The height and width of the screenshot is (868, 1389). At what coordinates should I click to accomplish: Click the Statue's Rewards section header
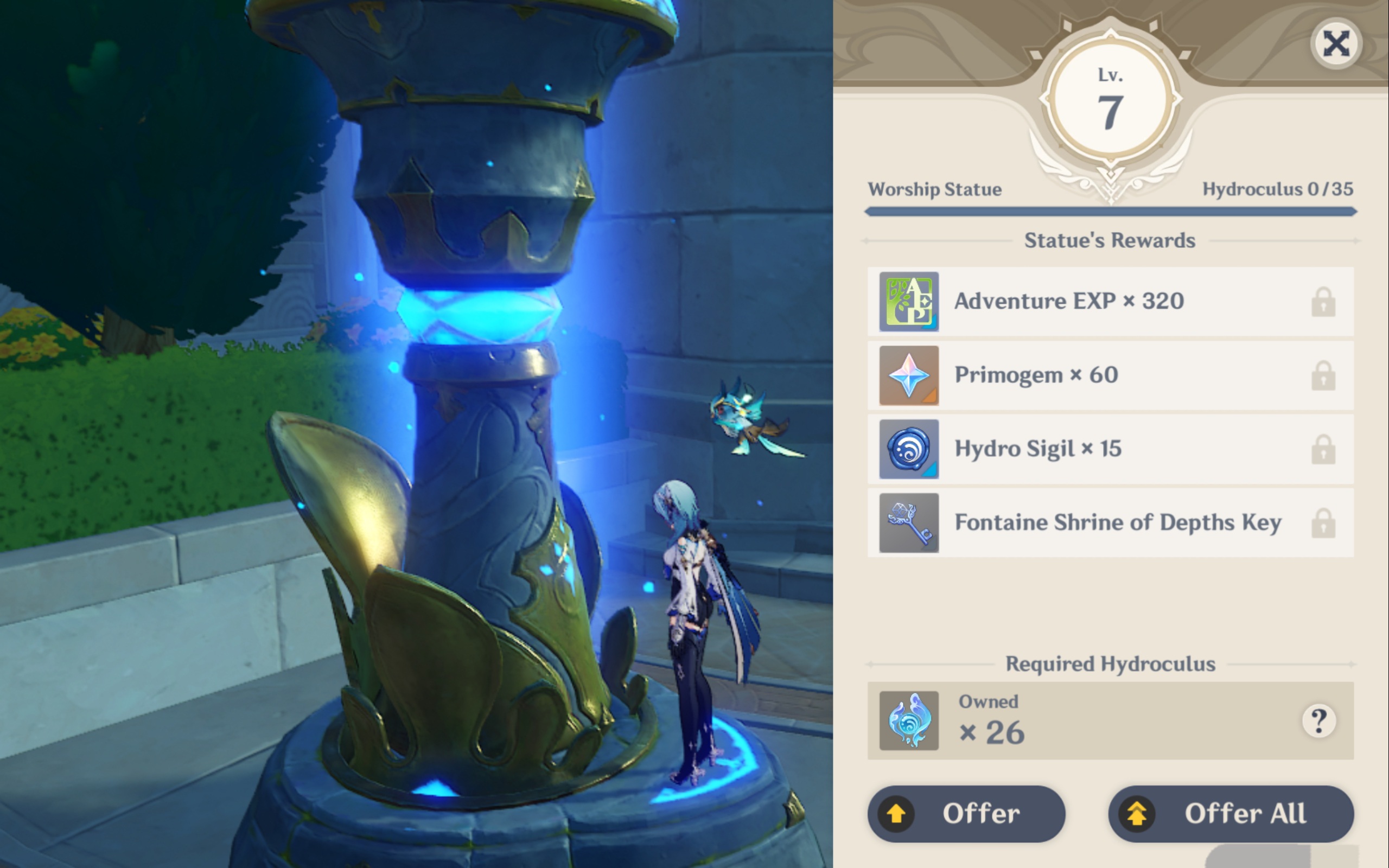(1111, 240)
